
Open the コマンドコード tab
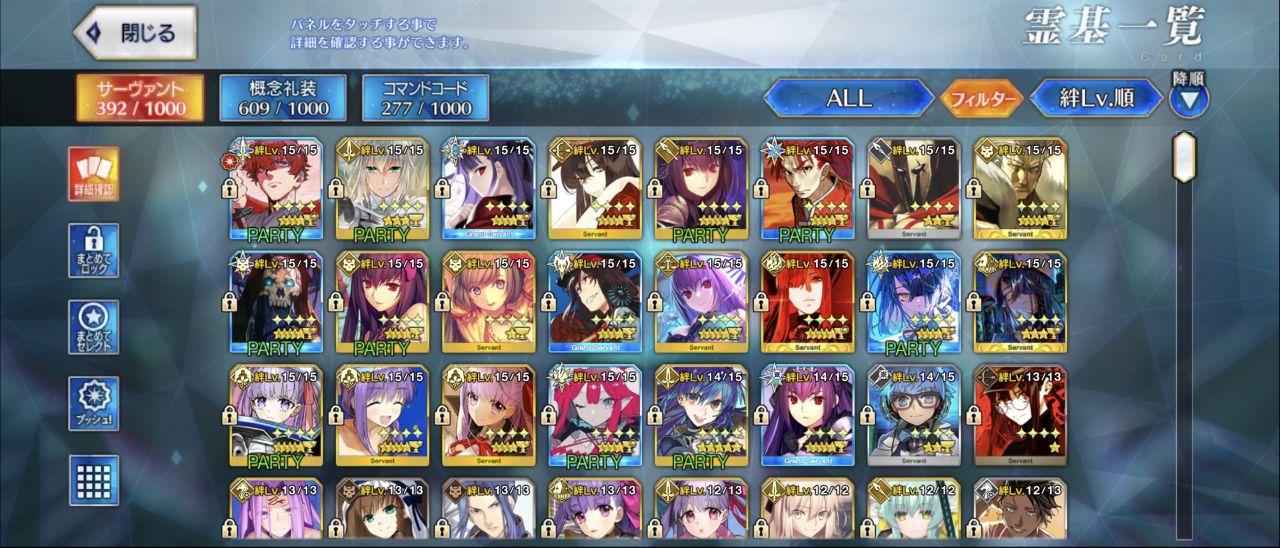coord(426,97)
